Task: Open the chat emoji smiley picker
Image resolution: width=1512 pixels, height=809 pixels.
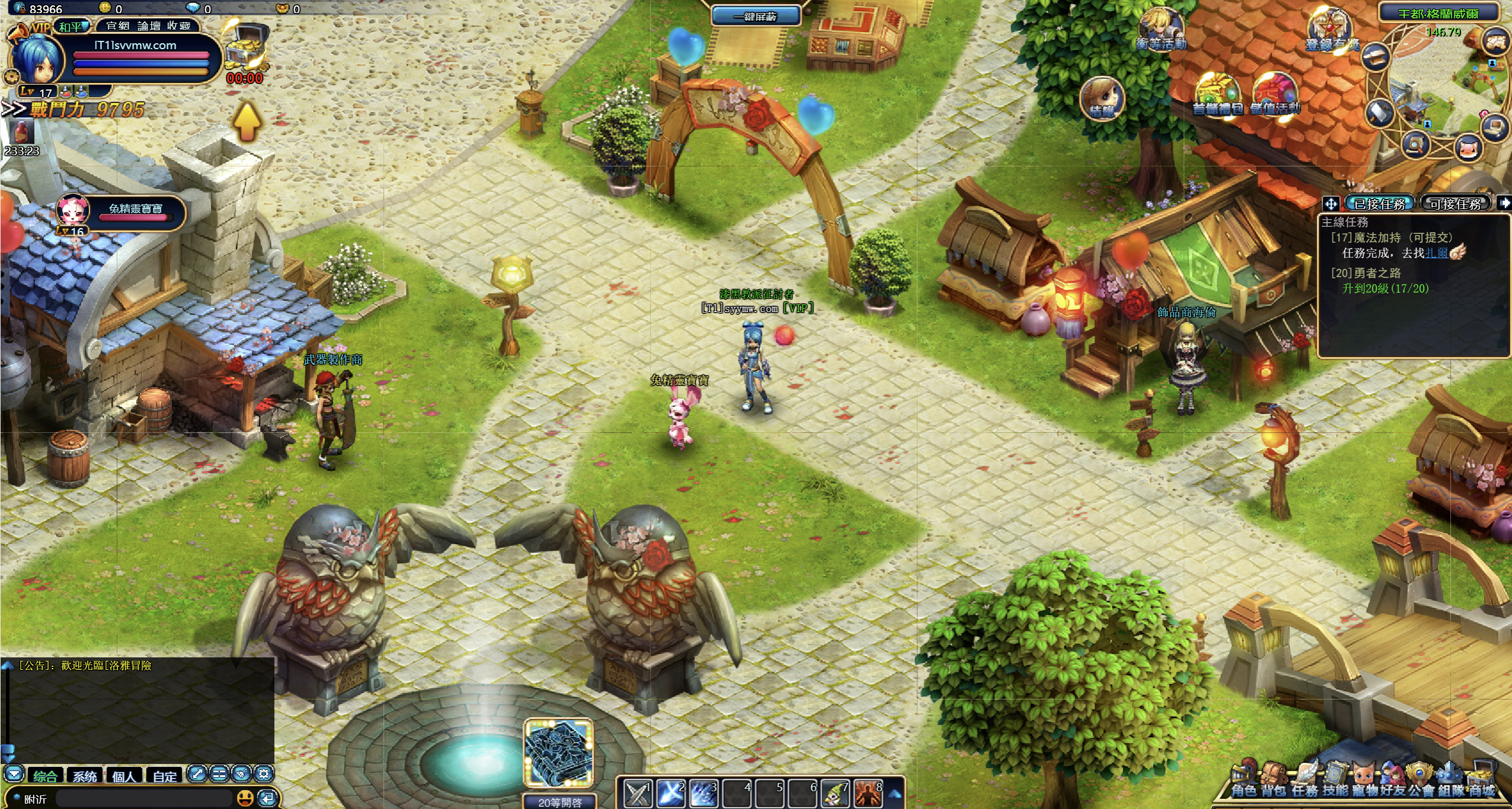Action: pos(245,798)
